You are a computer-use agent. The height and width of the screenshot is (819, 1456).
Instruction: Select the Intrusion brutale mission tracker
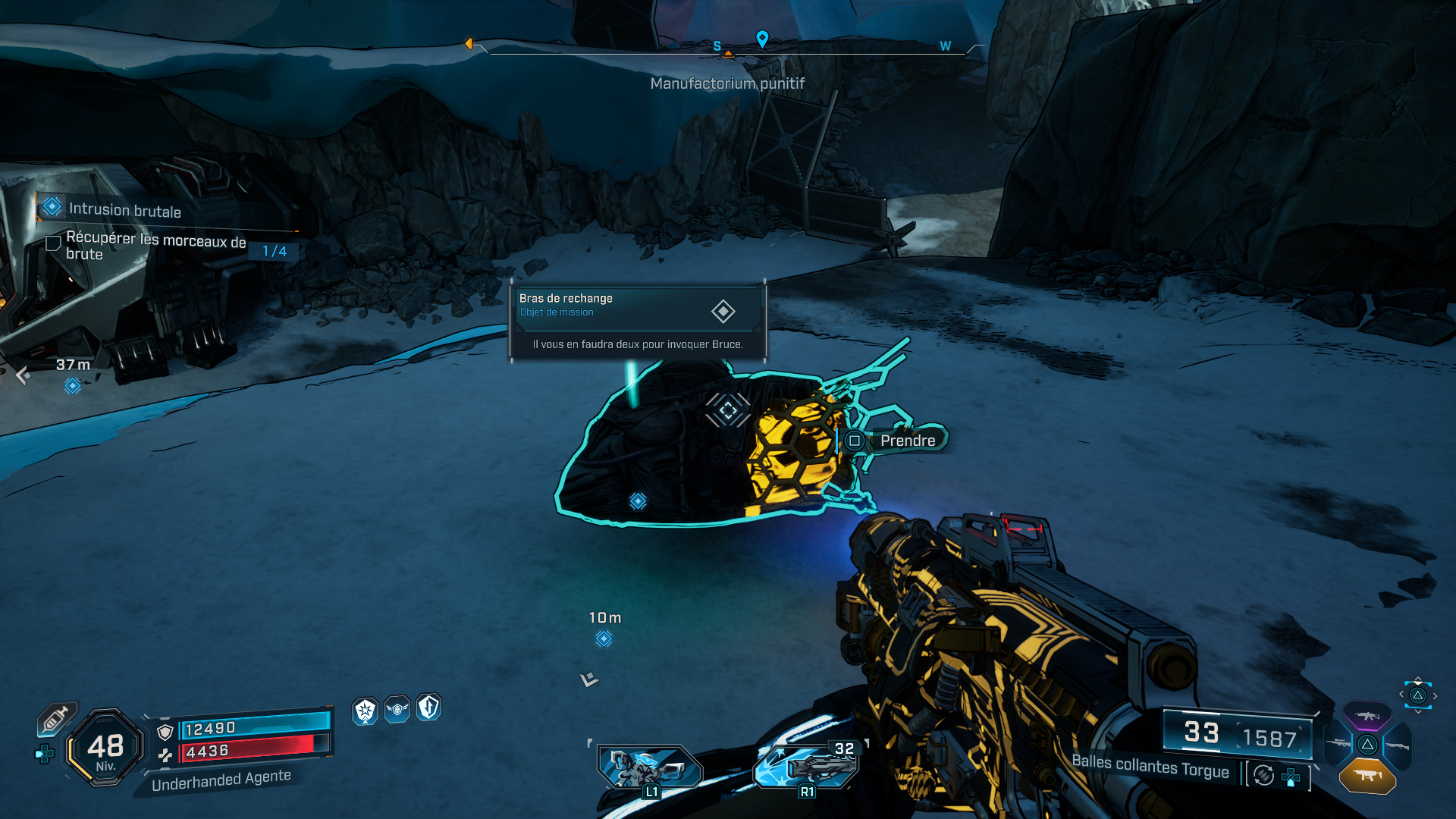point(124,209)
